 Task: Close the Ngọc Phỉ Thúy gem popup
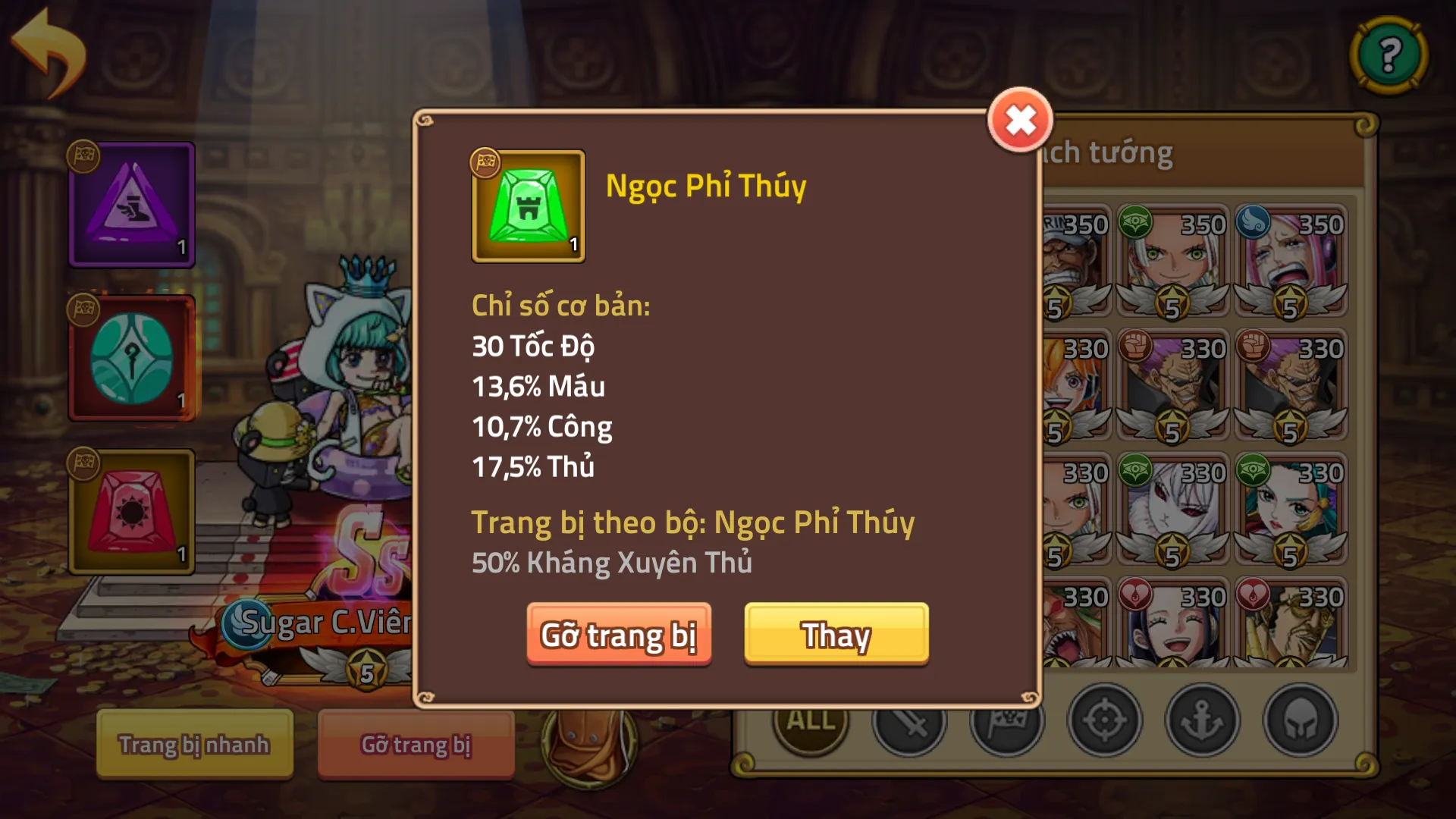coord(1020,118)
